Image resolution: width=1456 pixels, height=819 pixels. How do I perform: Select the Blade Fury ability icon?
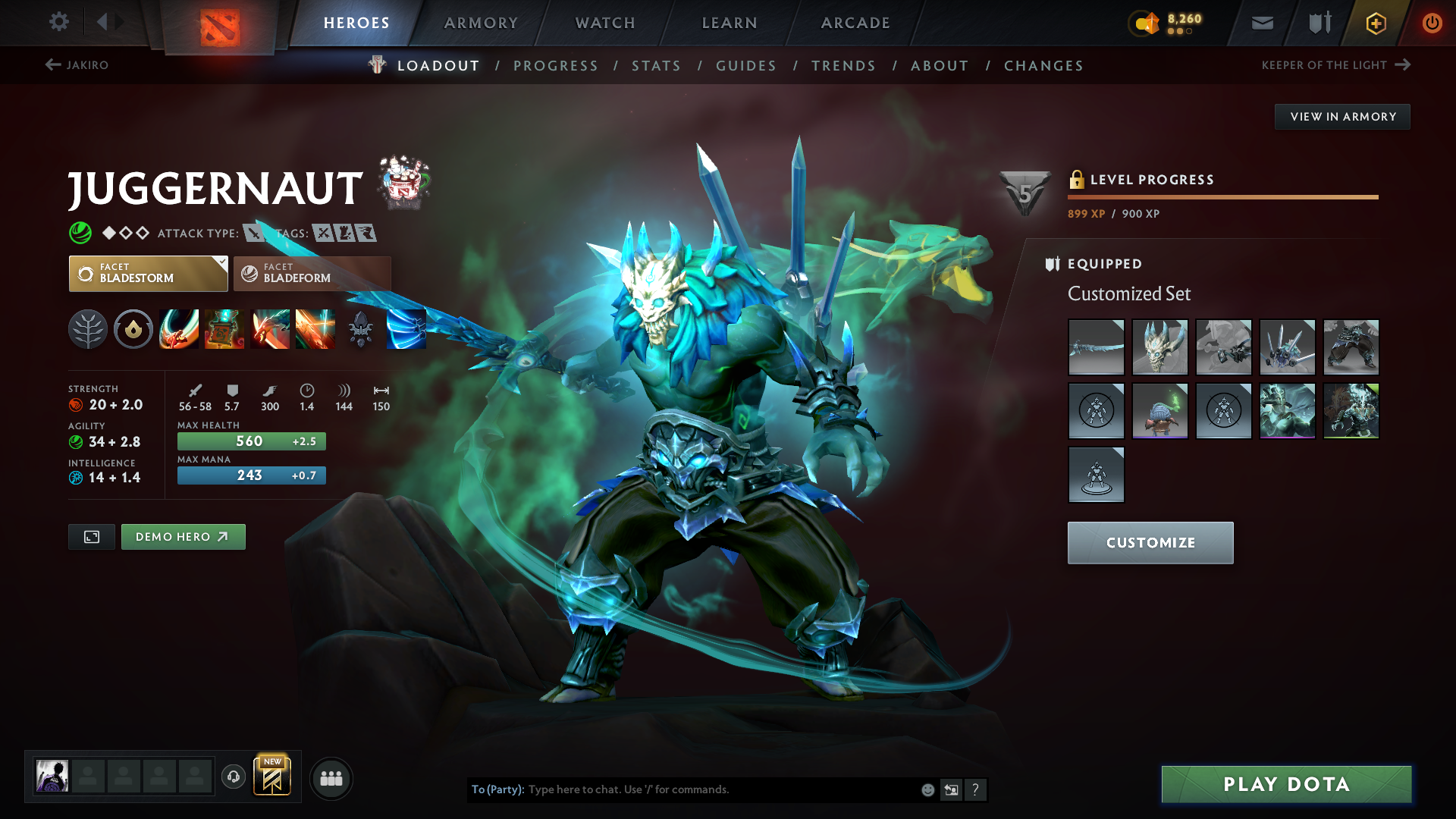(x=179, y=329)
